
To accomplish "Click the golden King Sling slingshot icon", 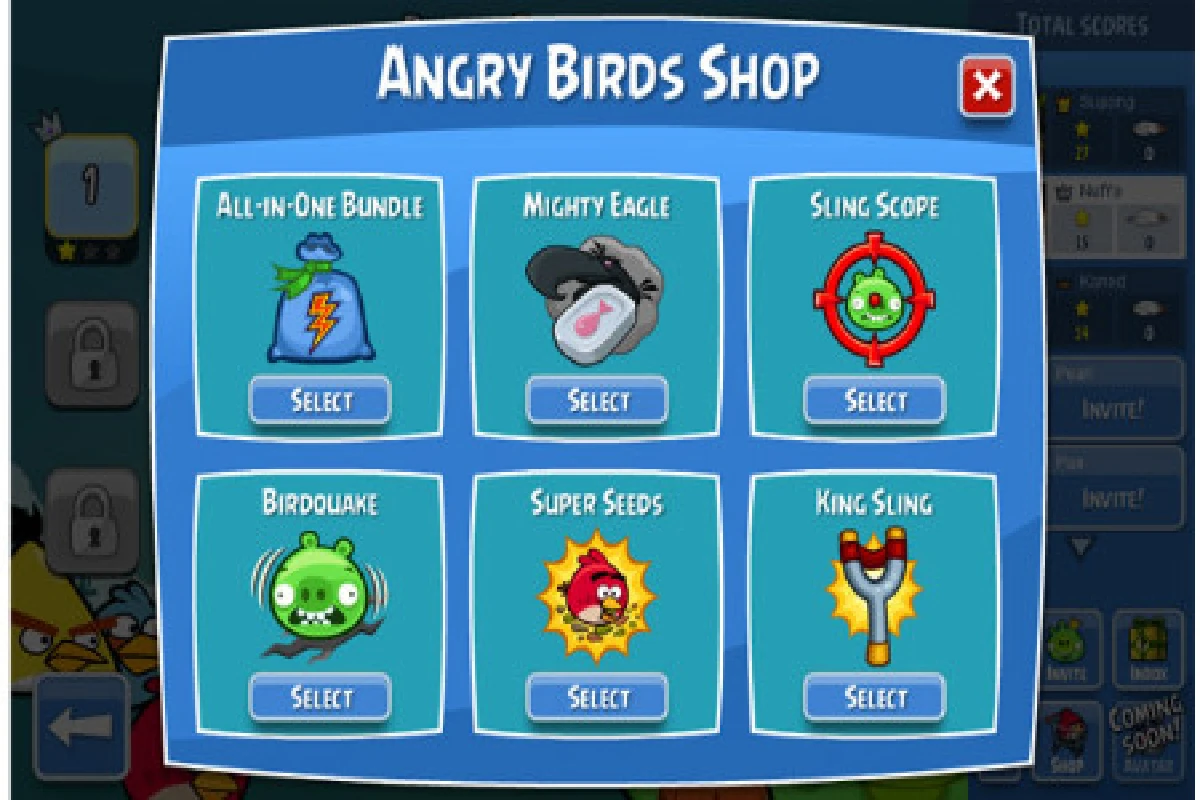I will (874, 593).
